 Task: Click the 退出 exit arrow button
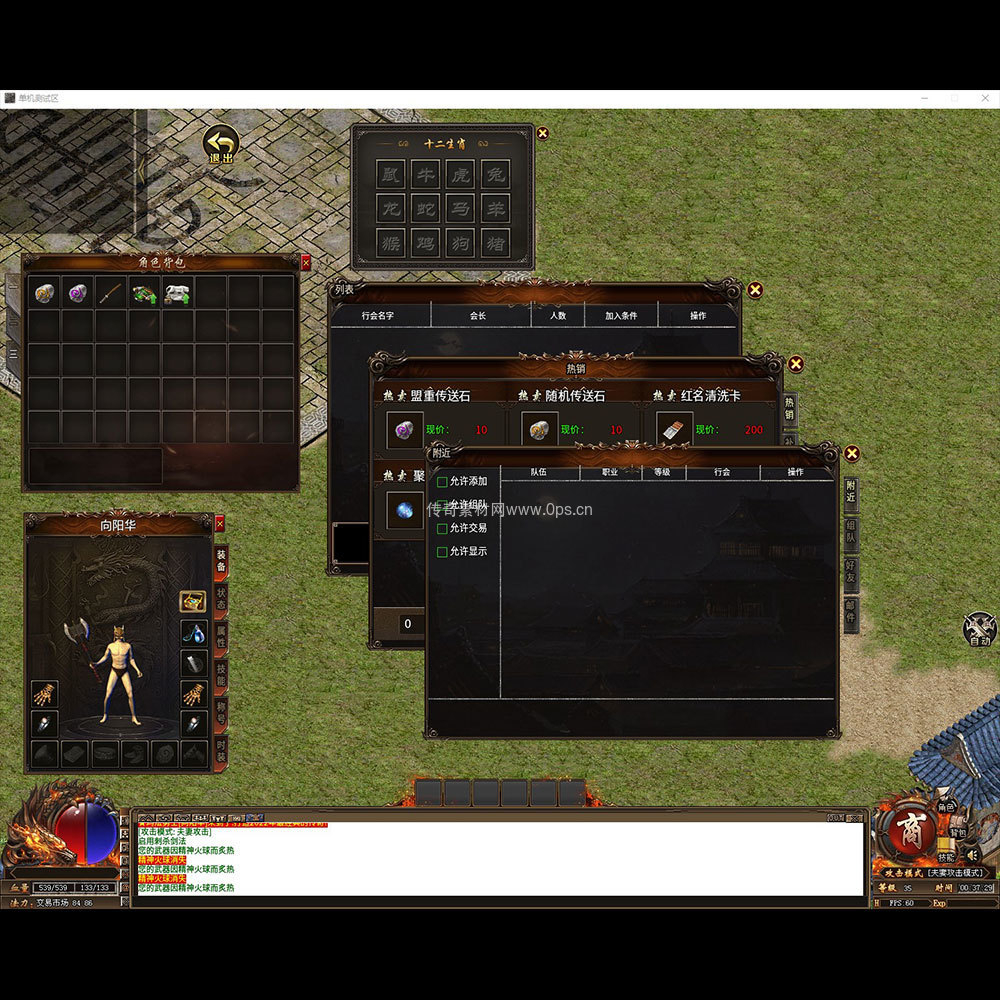[221, 145]
